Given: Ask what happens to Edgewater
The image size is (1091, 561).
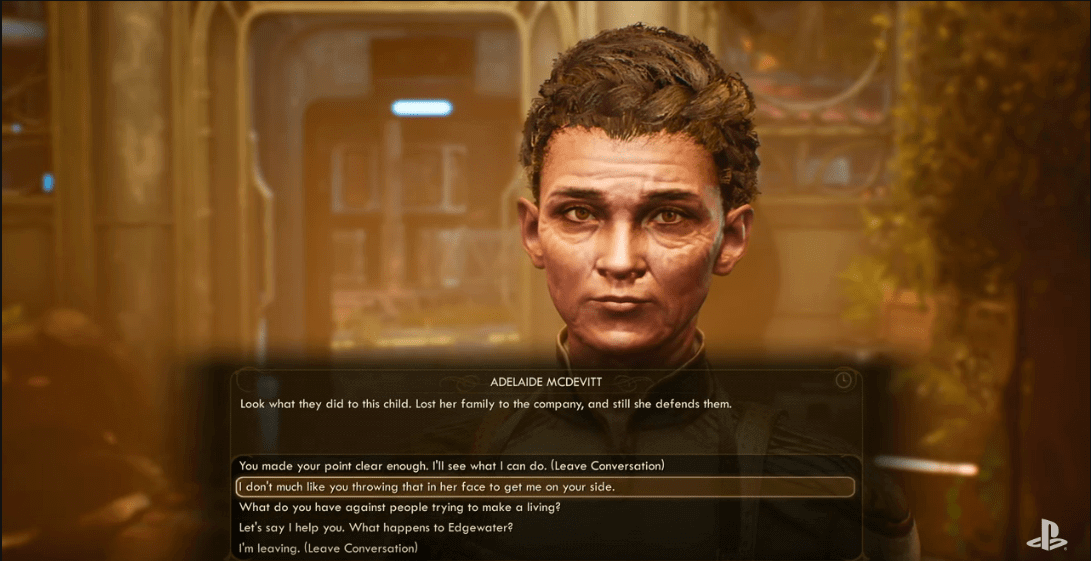Looking at the screenshot, I should pyautogui.click(x=376, y=527).
